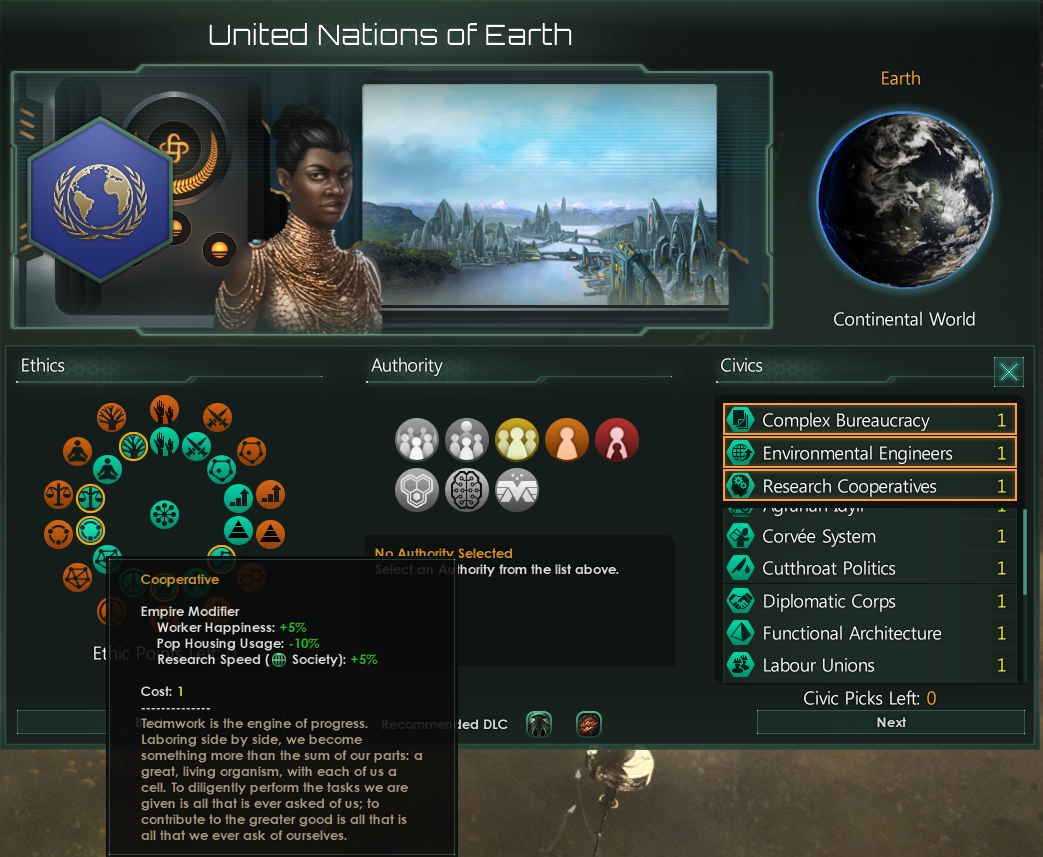Screen dimensions: 1043x857
Task: Select the orange single-figure authority icon
Action: pyautogui.click(x=567, y=440)
